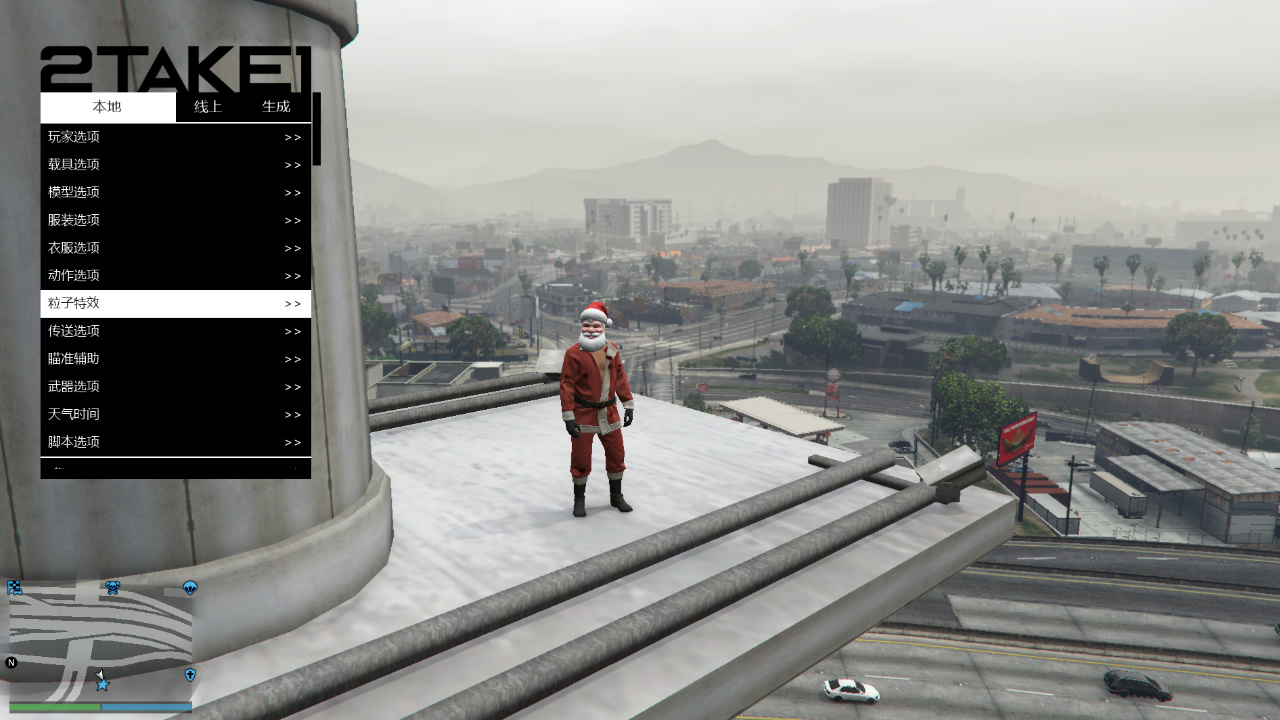Image resolution: width=1280 pixels, height=720 pixels.
Task: Switch to the 生成 tab
Action: tap(277, 107)
